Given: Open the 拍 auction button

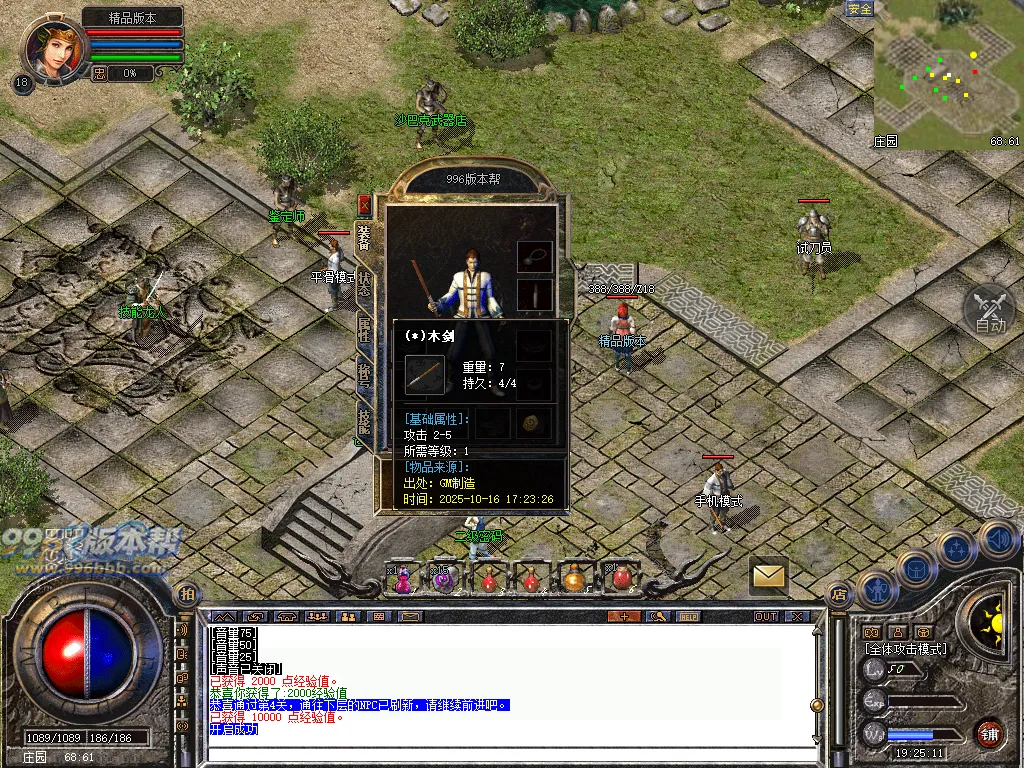Looking at the screenshot, I should [185, 594].
